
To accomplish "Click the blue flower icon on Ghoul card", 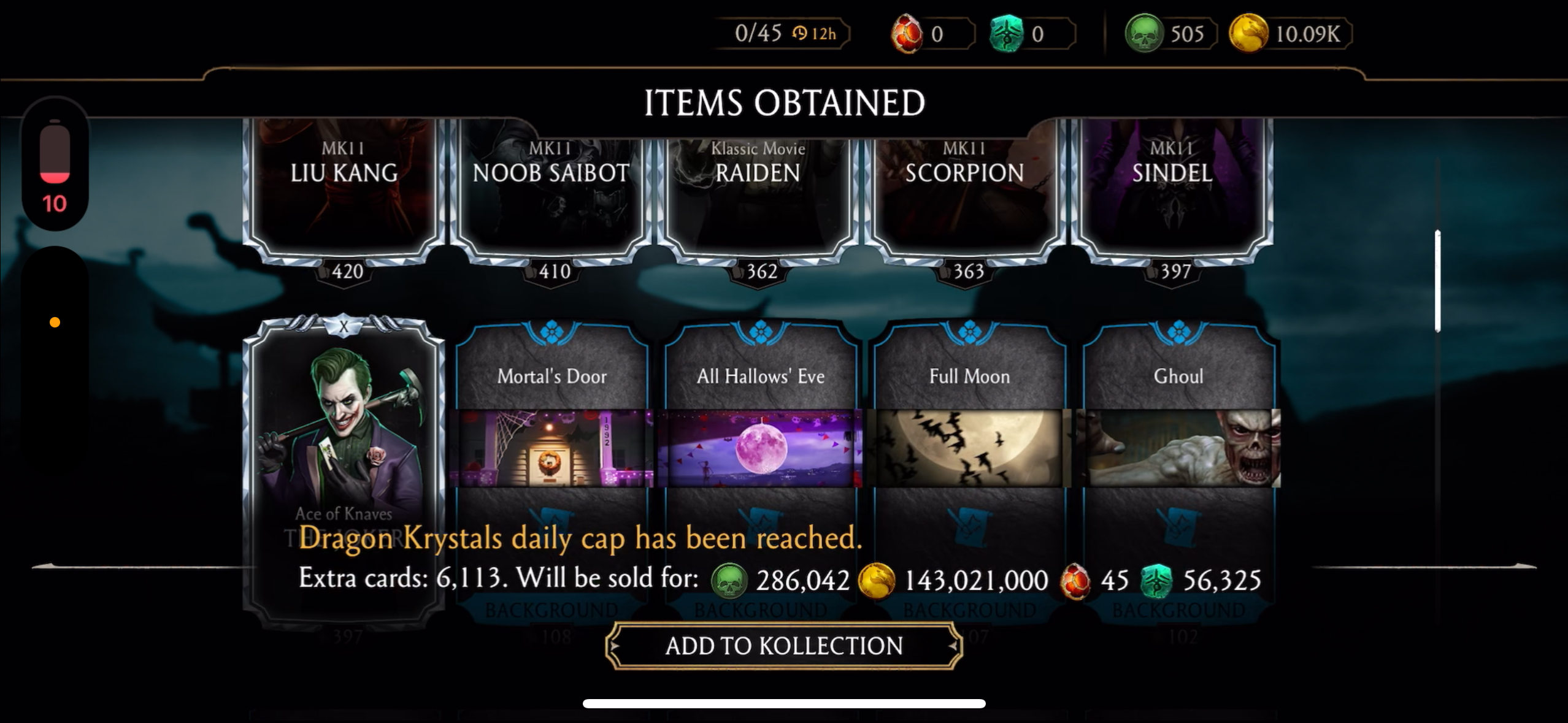I will (1180, 331).
